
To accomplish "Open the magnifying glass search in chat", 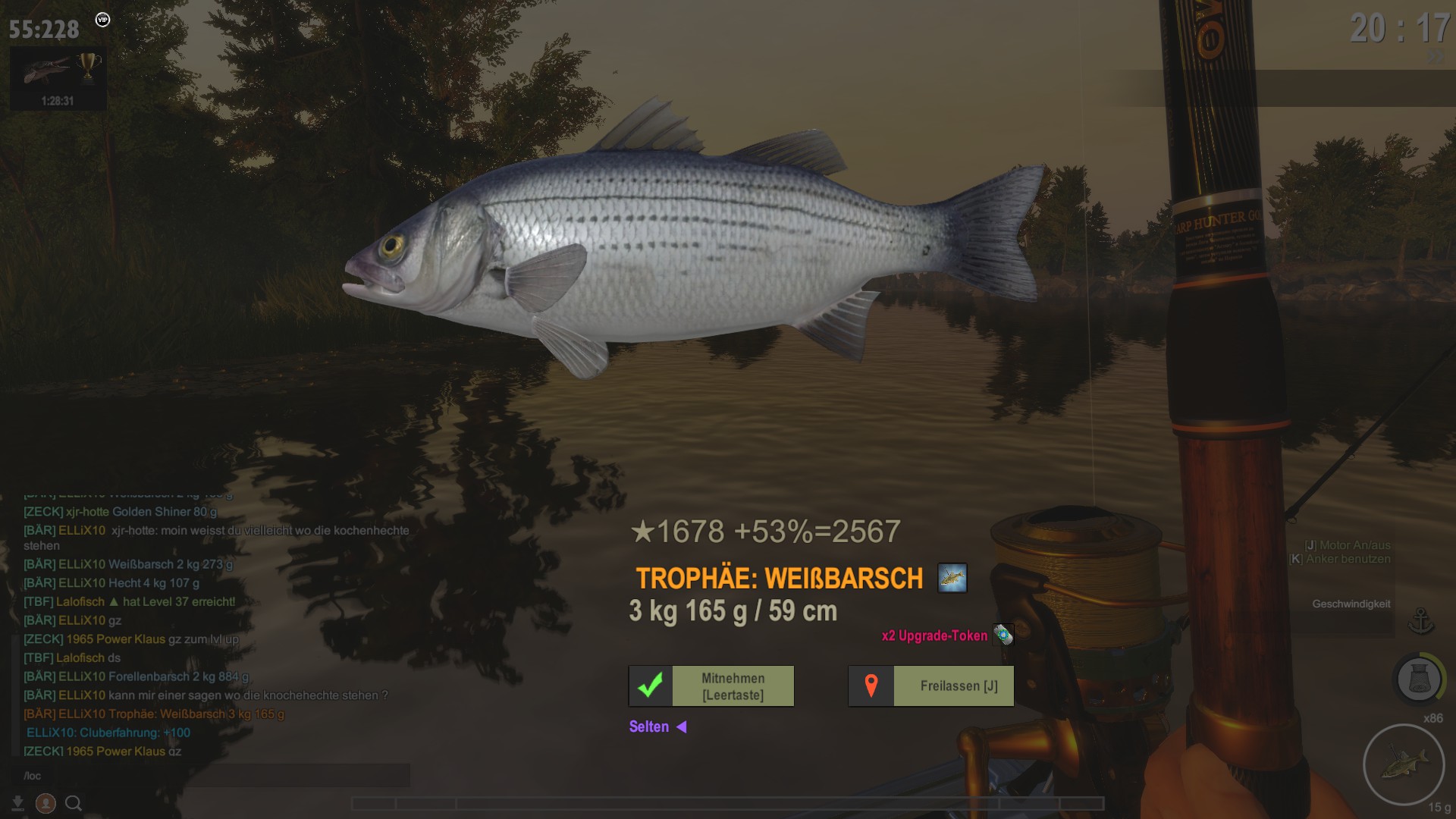I will (x=74, y=803).
